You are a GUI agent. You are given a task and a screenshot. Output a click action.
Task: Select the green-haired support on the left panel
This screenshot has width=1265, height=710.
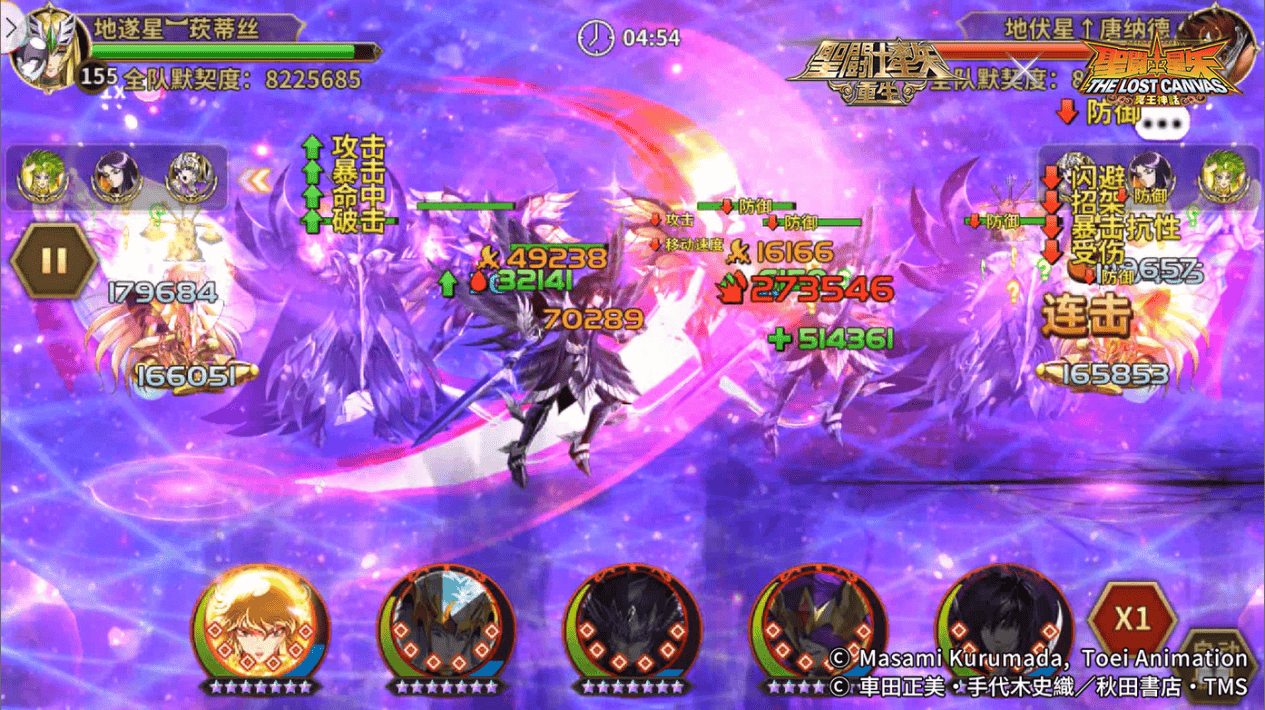41,177
